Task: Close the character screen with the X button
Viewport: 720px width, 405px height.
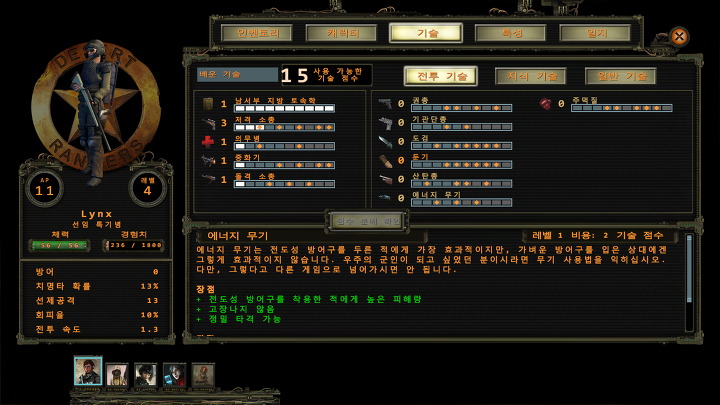Action: [679, 36]
